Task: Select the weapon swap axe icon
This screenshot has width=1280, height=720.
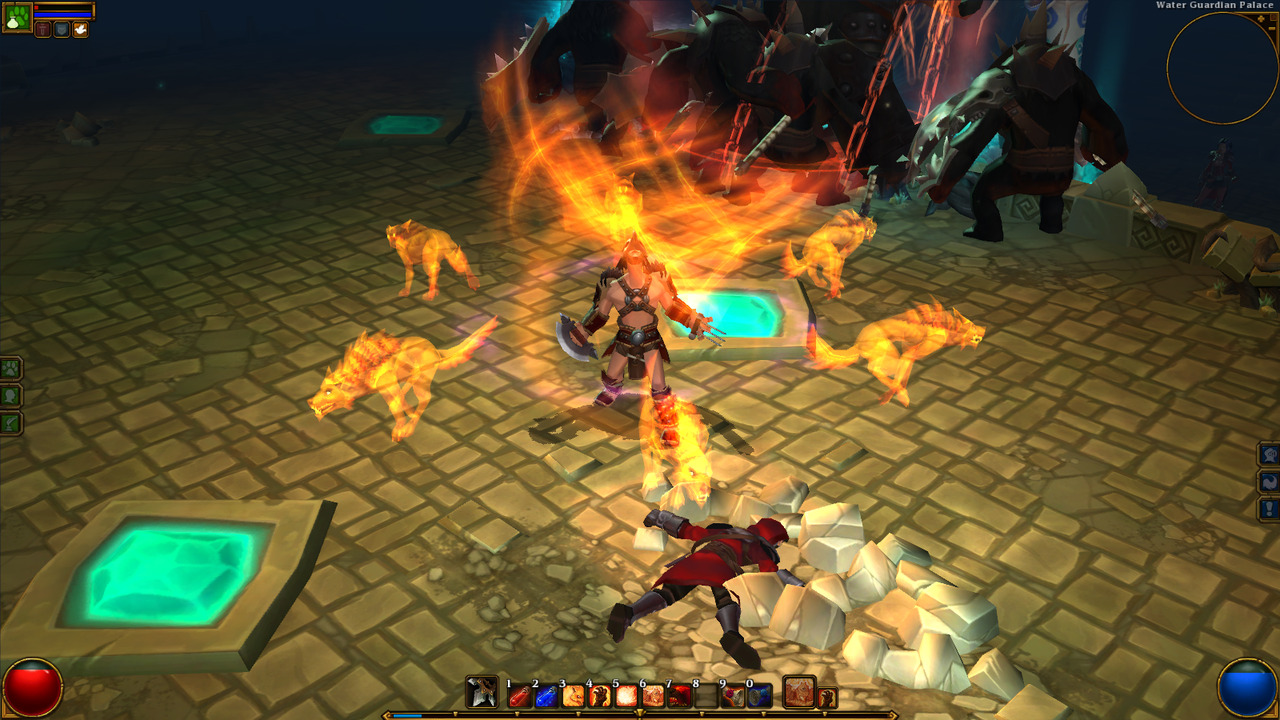Action: click(x=482, y=692)
